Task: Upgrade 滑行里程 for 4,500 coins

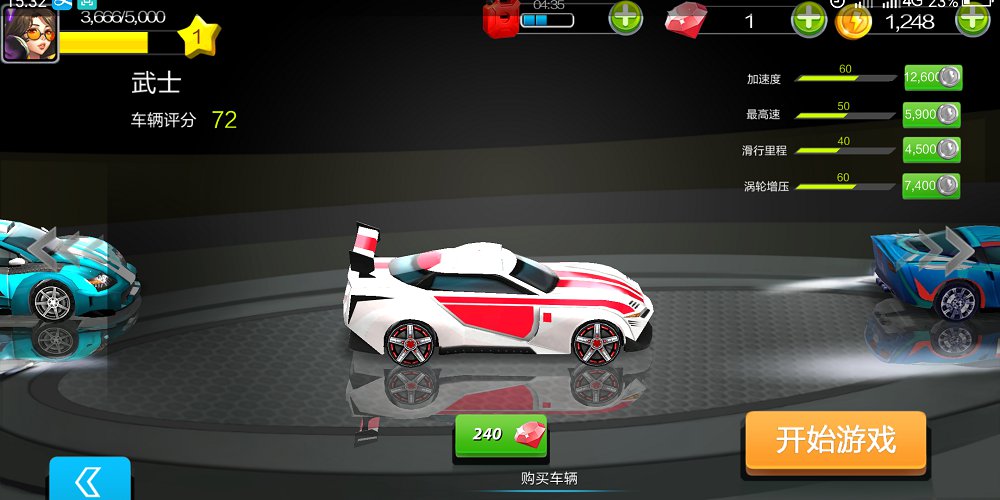Action: click(932, 150)
